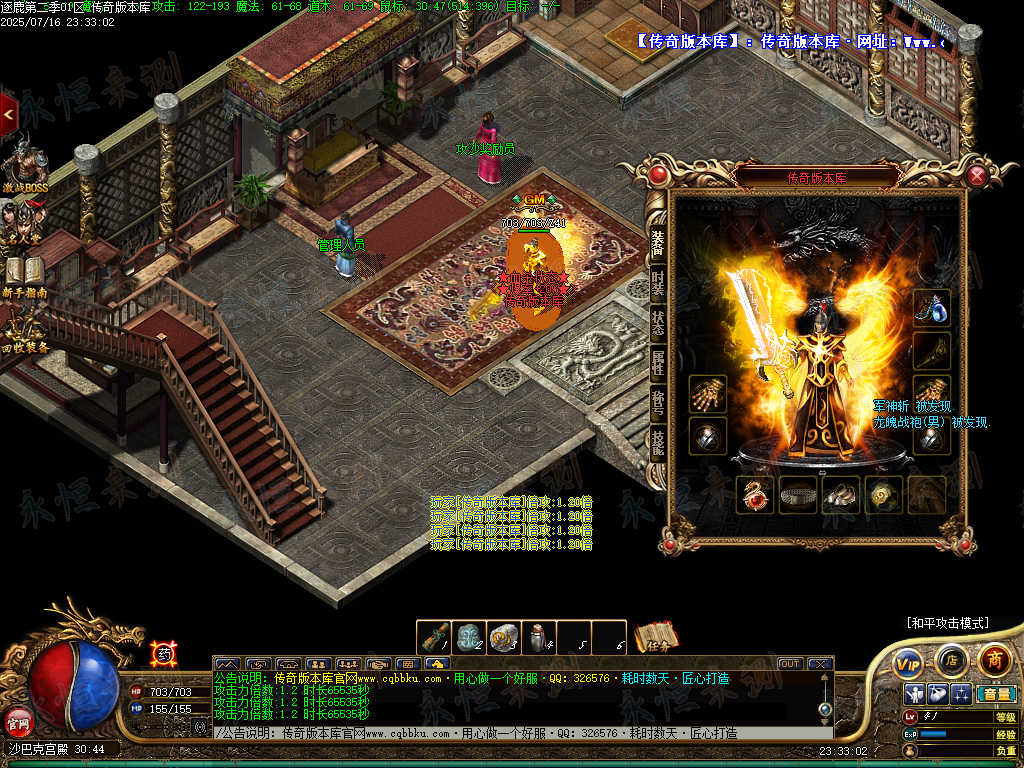This screenshot has height=768, width=1024.
Task: Close the character equipment panel
Action: (x=977, y=177)
